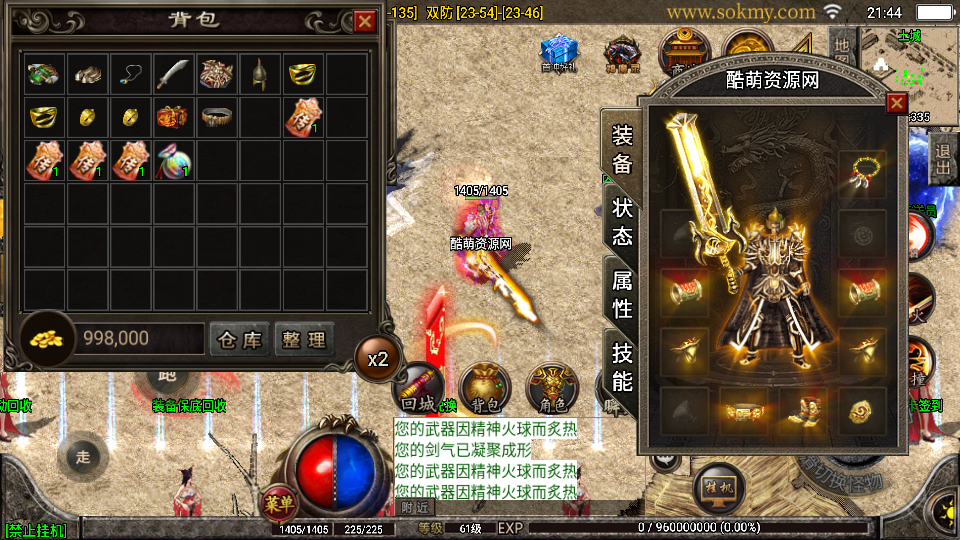Switch to the 装备 equipment tab
The image size is (960, 540).
click(621, 149)
